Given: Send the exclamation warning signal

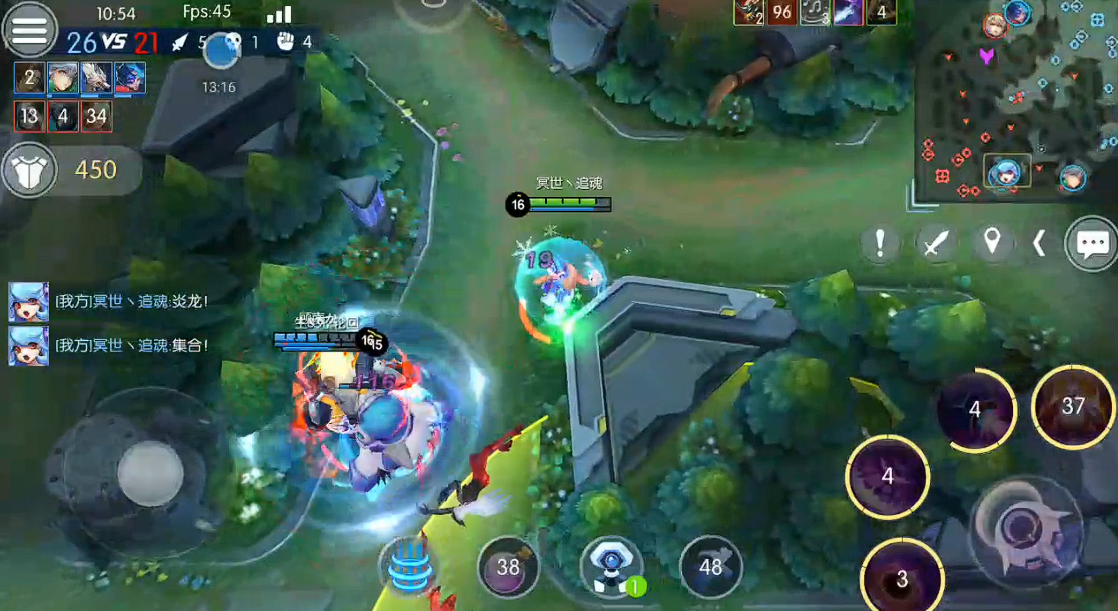Looking at the screenshot, I should [880, 243].
